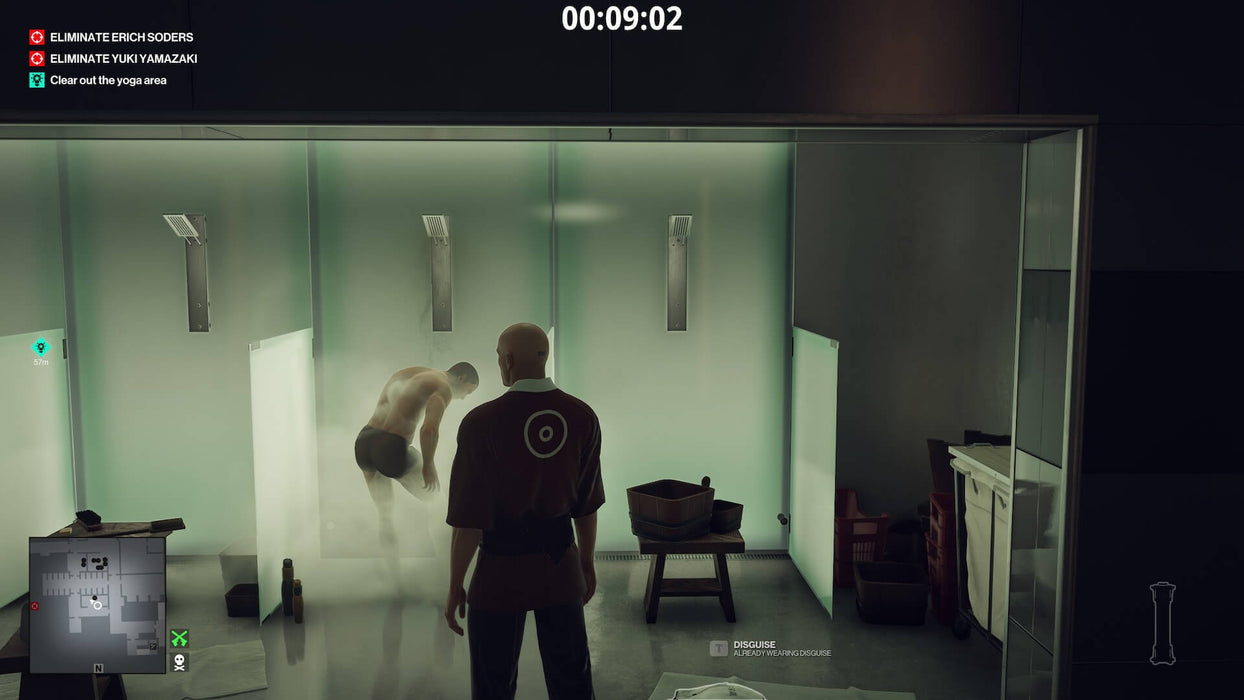Click the skull and crossbones status icon

tap(179, 661)
